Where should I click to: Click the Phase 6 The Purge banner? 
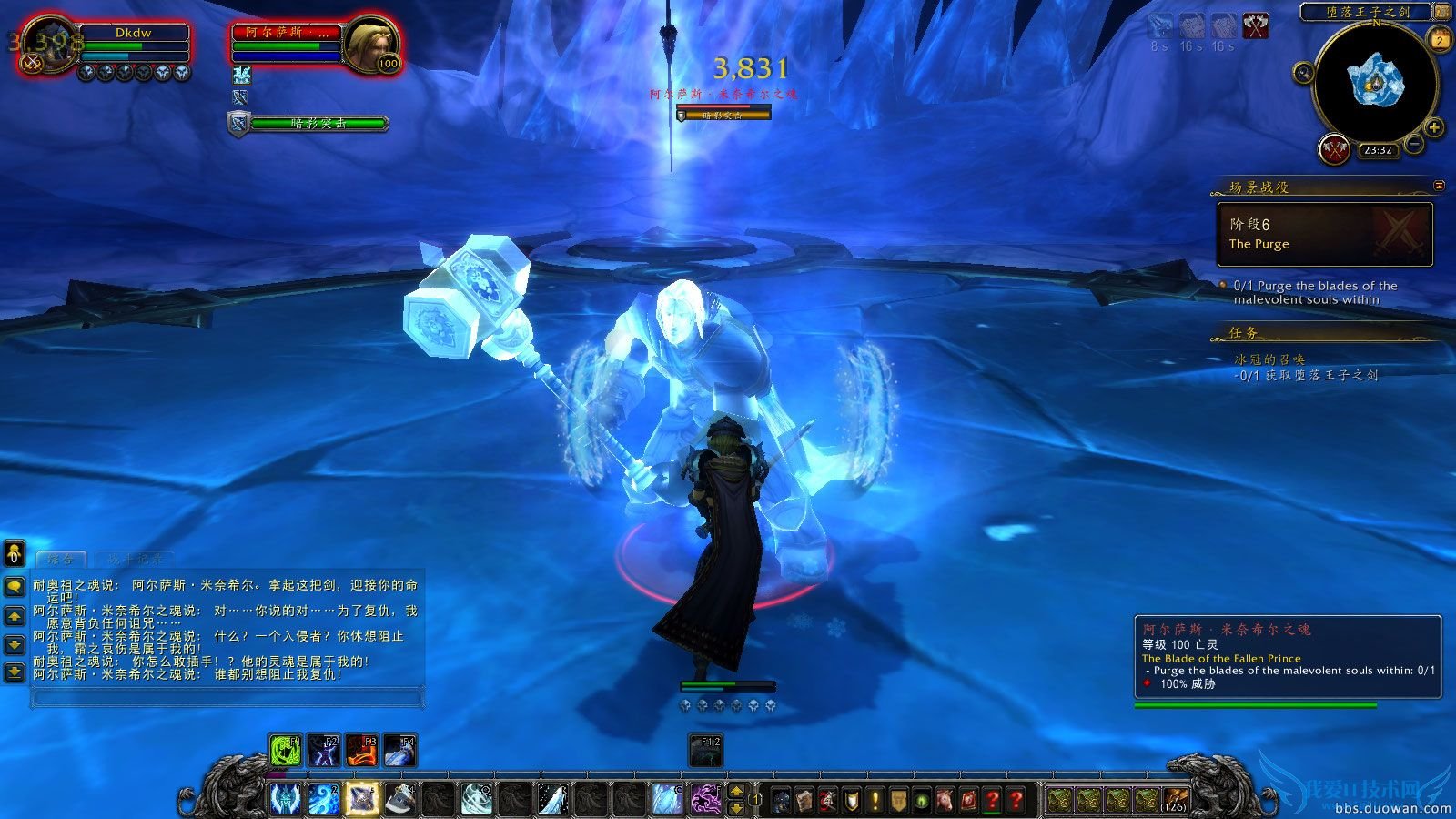(1324, 233)
